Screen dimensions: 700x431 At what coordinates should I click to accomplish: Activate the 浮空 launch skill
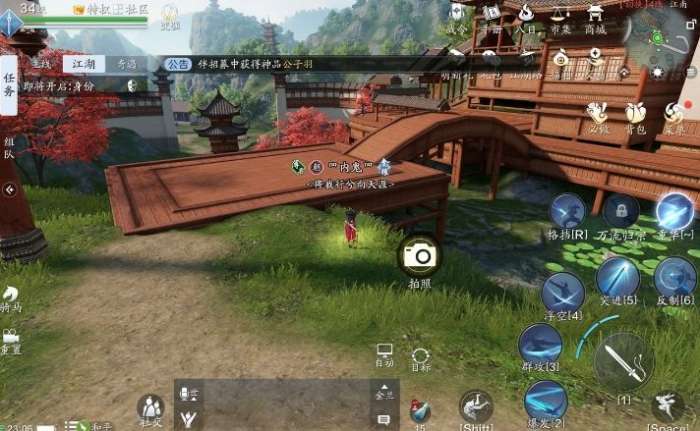(563, 293)
